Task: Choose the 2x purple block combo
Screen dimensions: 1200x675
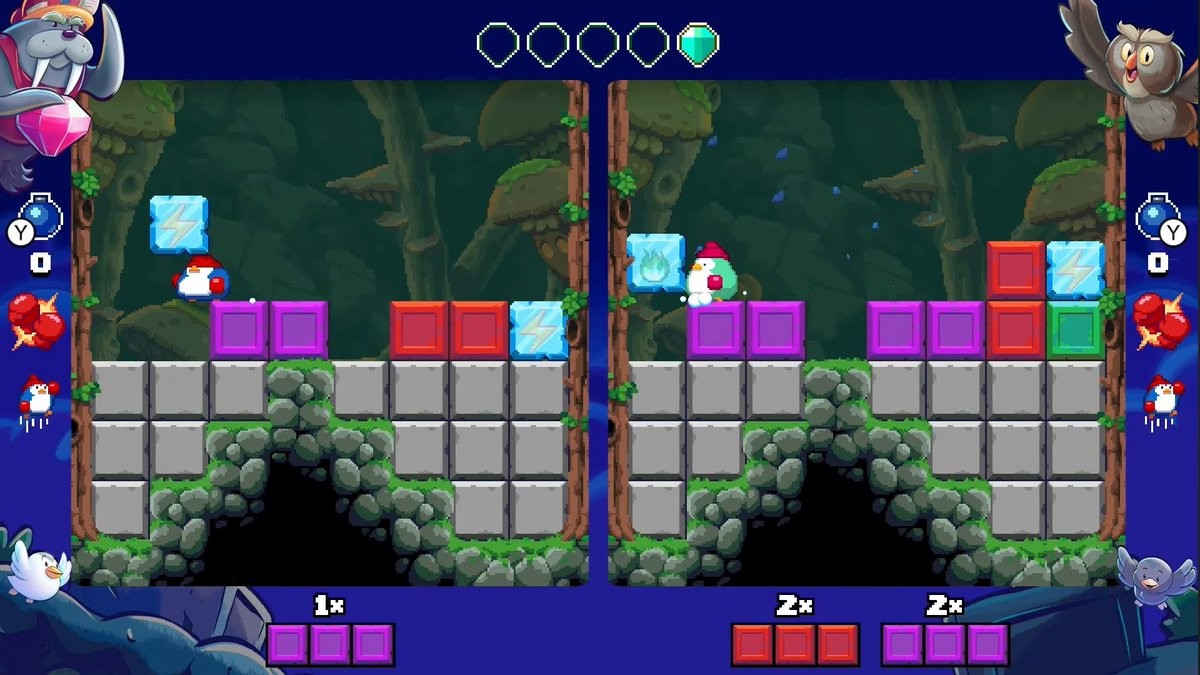Action: (x=945, y=644)
